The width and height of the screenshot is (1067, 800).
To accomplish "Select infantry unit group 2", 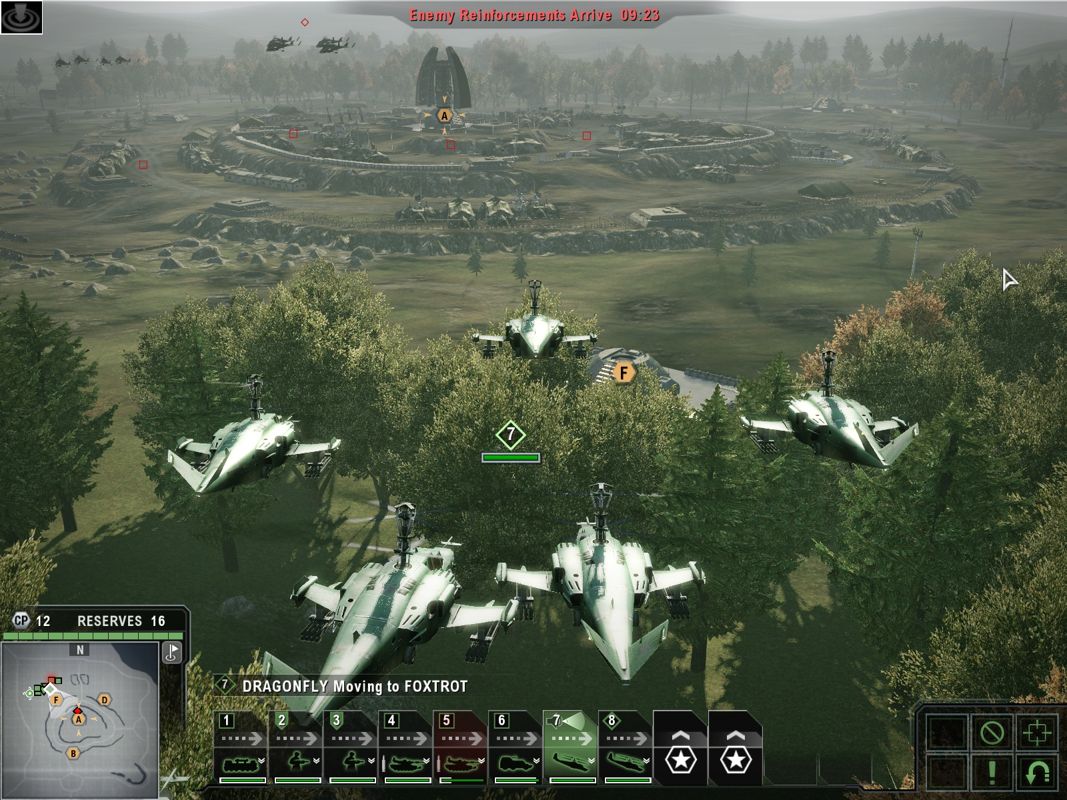I will [x=295, y=748].
